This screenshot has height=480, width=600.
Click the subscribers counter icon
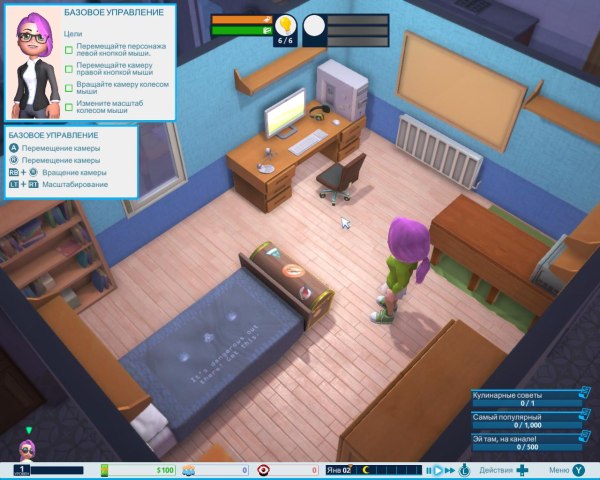pyautogui.click(x=188, y=469)
